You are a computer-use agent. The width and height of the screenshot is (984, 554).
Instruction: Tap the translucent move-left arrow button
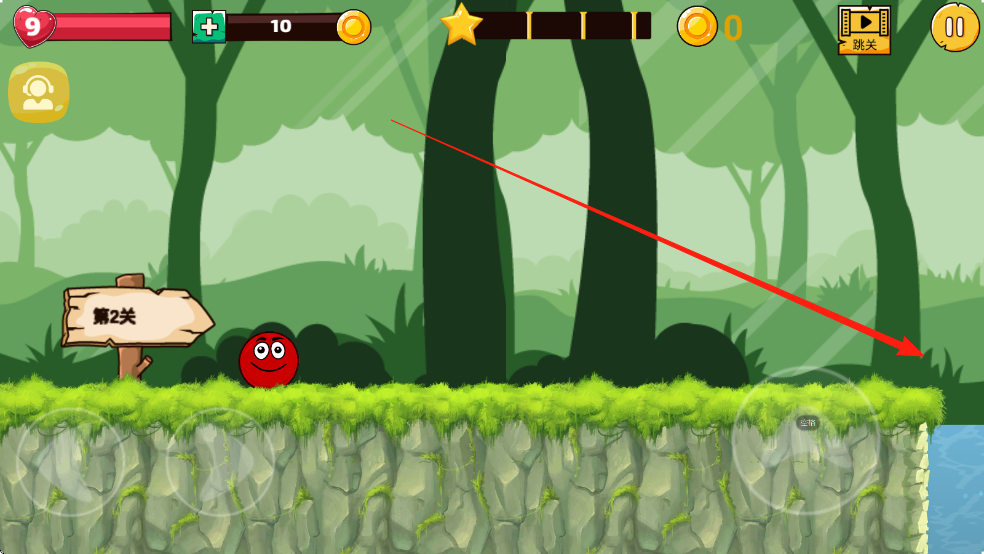(71, 461)
